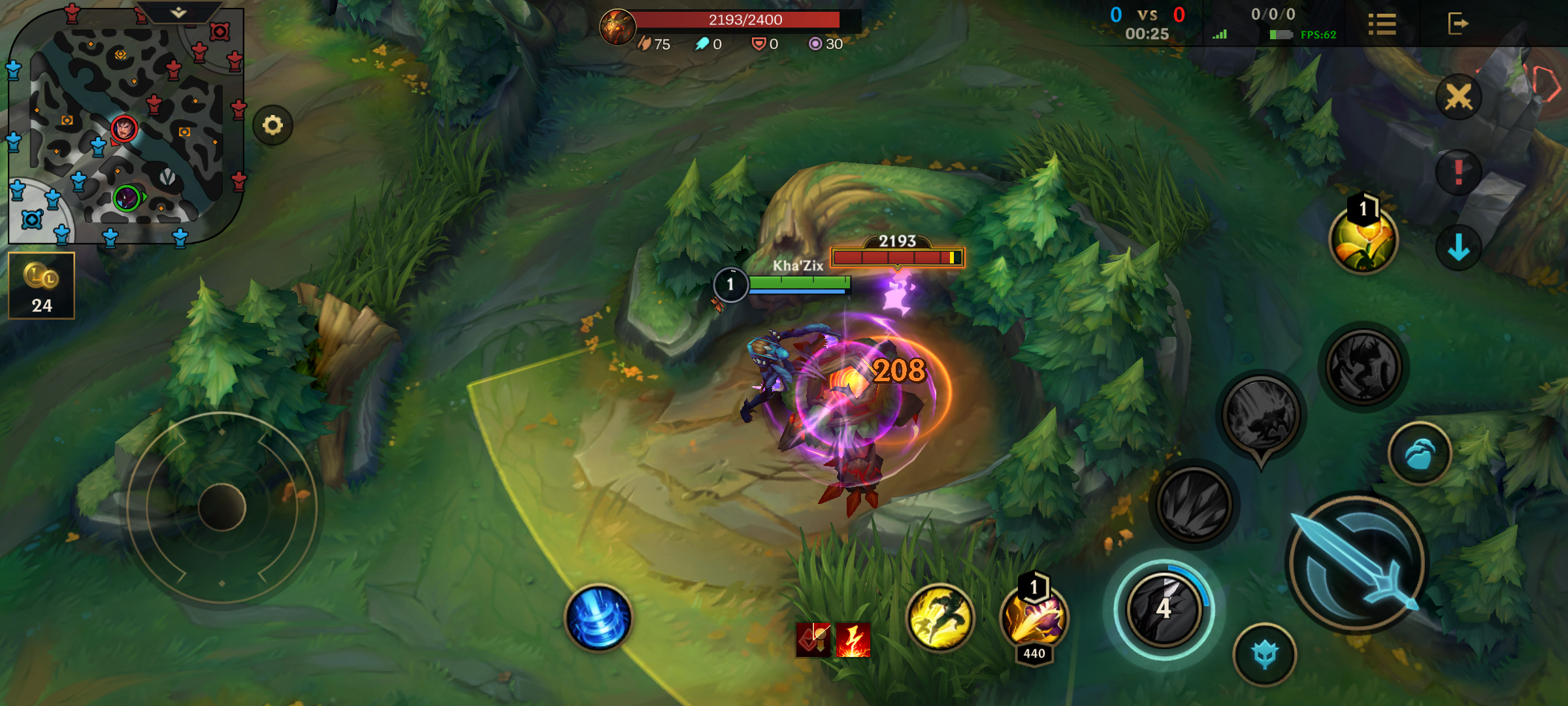
Task: Hit the large sword basic attack button
Action: point(1358,563)
